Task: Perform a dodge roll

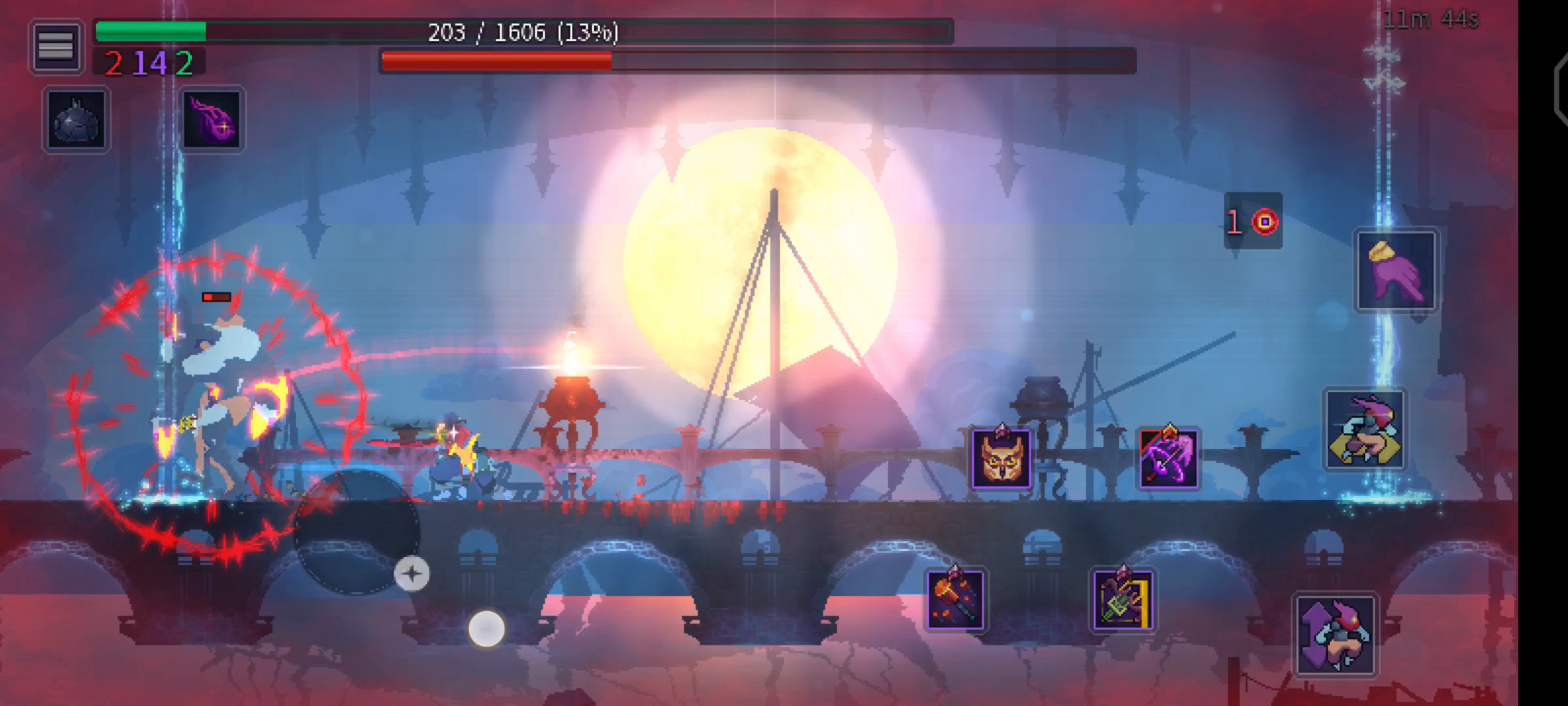Action: coord(1364,429)
